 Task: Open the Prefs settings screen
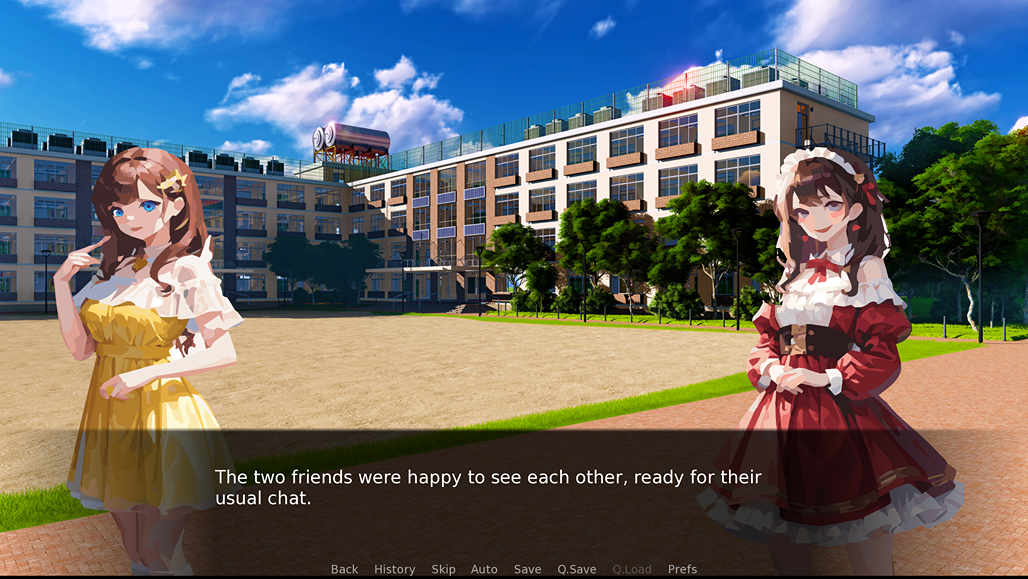coord(682,569)
